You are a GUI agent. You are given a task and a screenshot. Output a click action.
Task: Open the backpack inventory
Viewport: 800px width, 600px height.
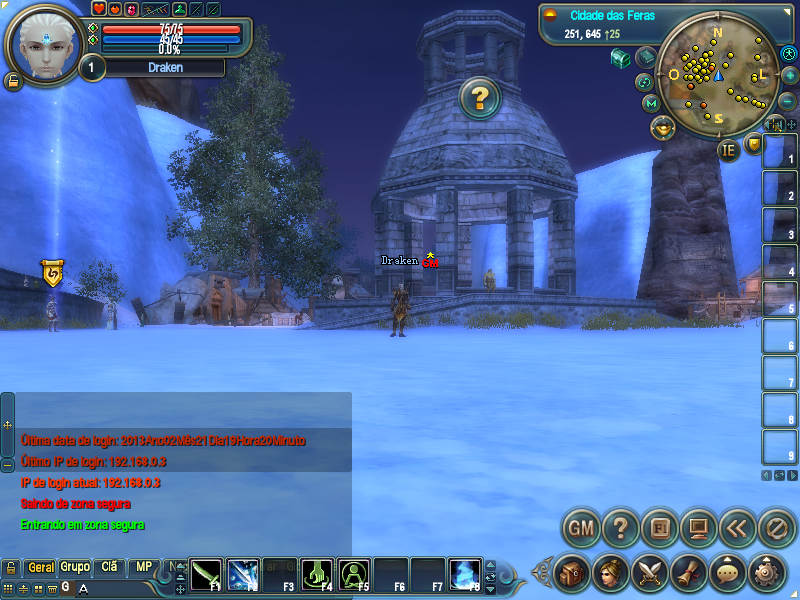[571, 572]
